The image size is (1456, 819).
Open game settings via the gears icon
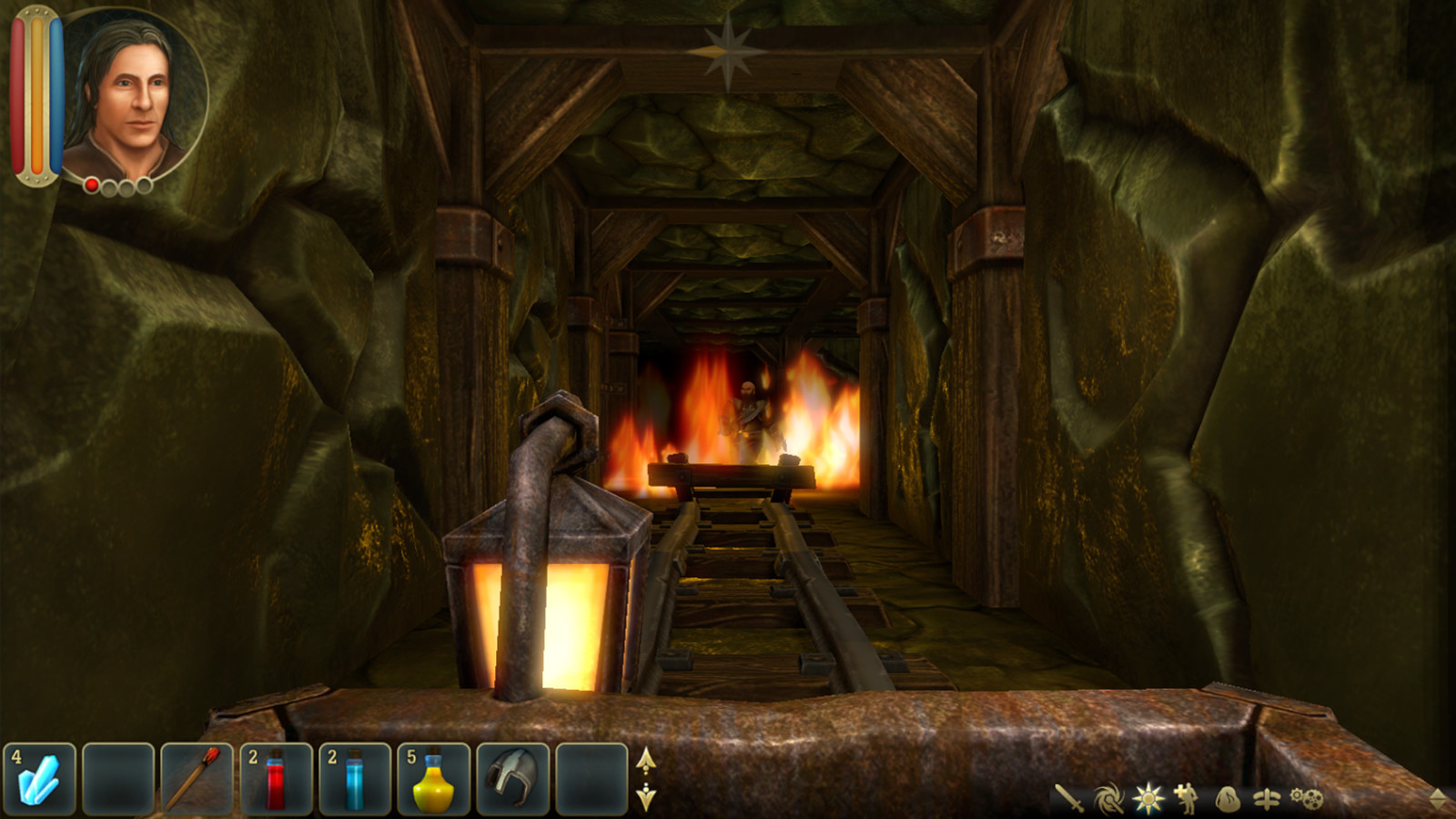(x=1309, y=797)
